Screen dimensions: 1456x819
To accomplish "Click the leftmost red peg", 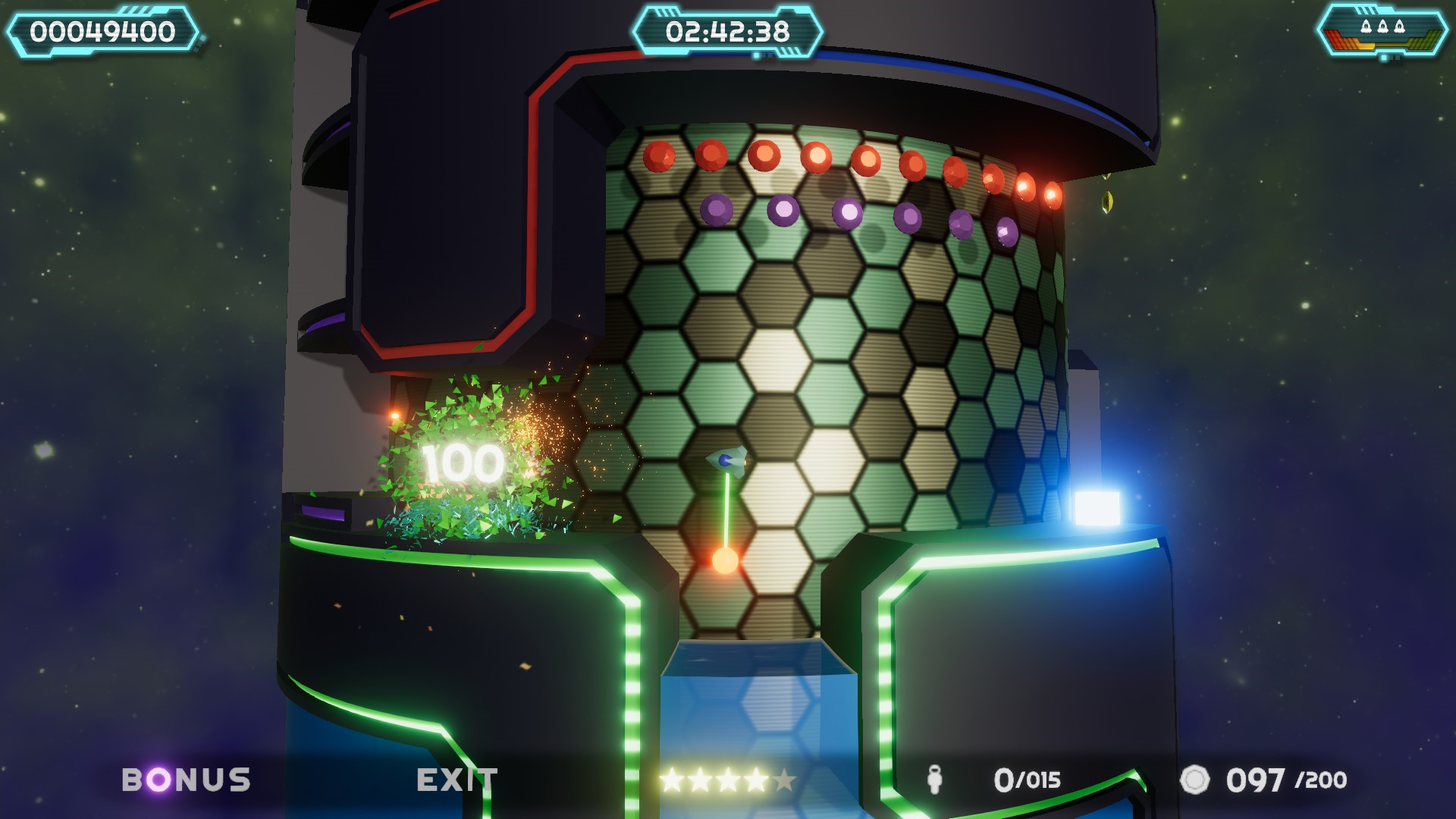I will 659,157.
